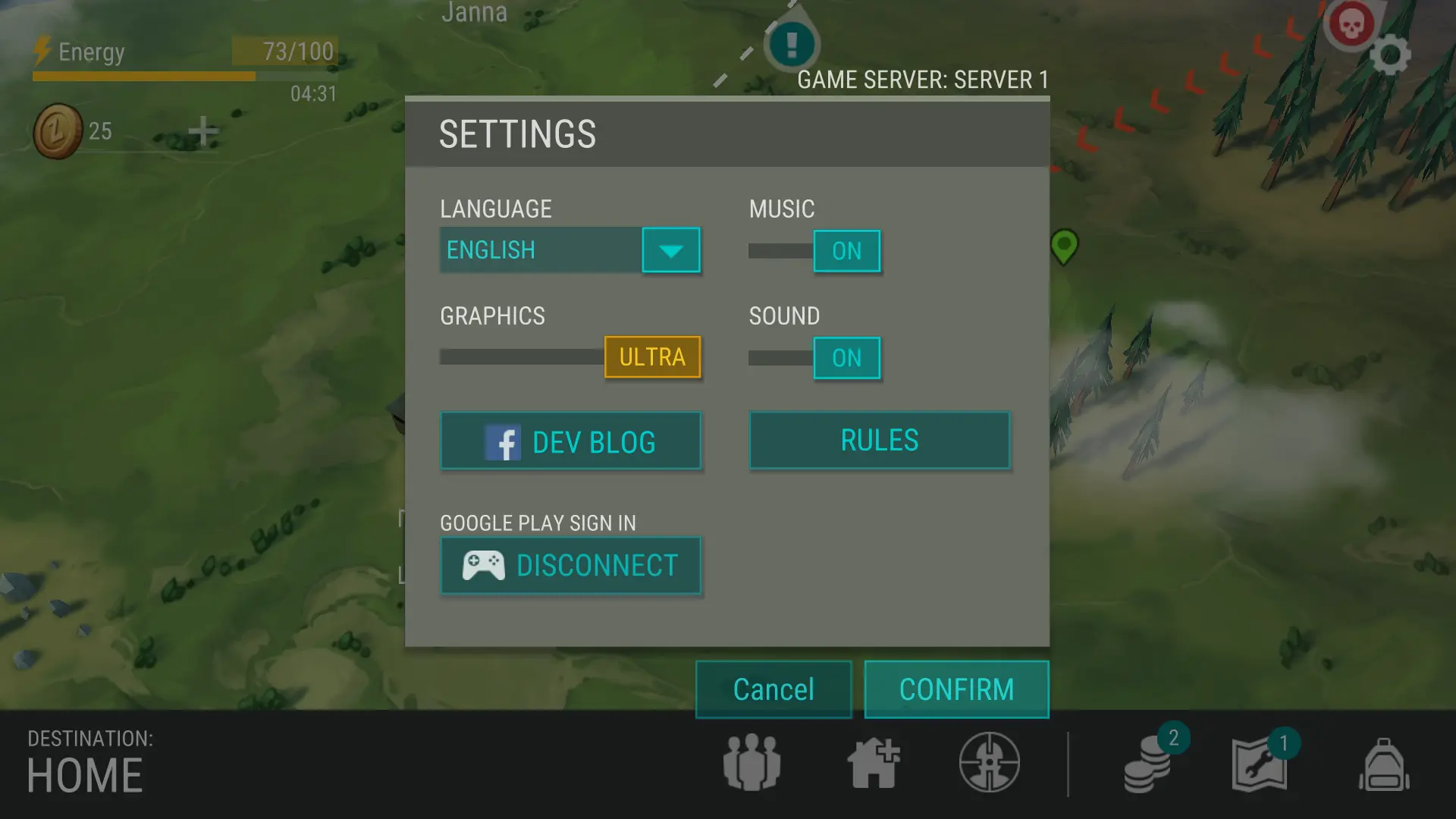Change the Graphics ULTRA quality setting
This screenshot has height=819, width=1456.
tap(651, 357)
